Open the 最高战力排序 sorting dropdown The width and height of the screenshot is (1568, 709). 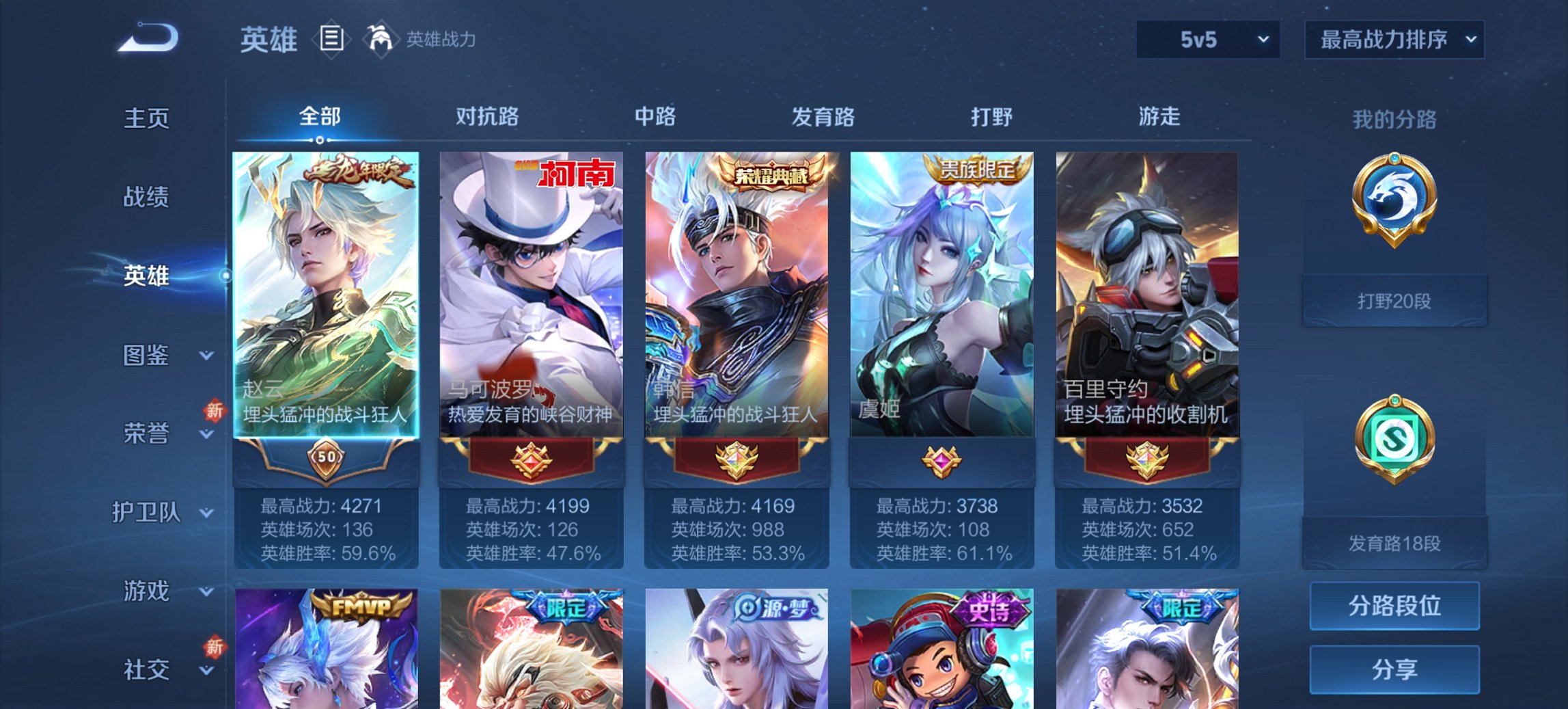(1394, 40)
